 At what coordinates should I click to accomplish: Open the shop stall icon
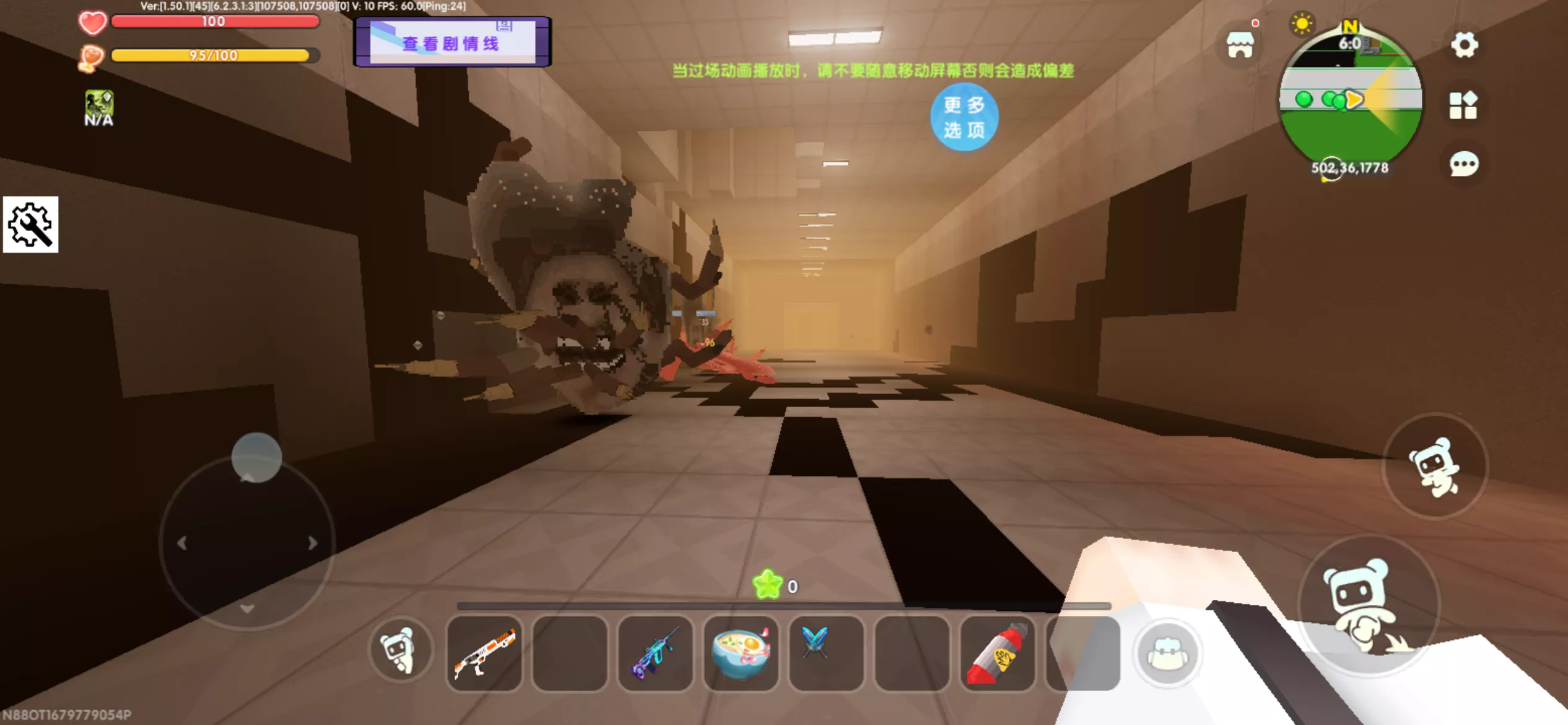click(1240, 45)
